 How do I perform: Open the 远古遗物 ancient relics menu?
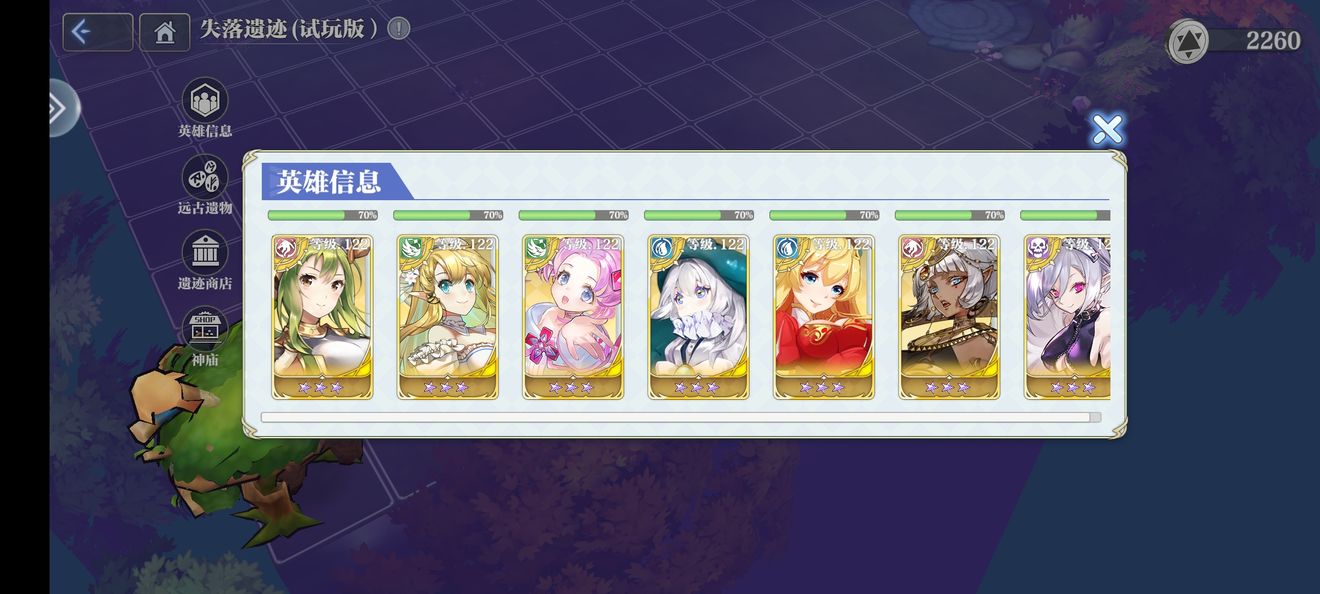[x=205, y=178]
